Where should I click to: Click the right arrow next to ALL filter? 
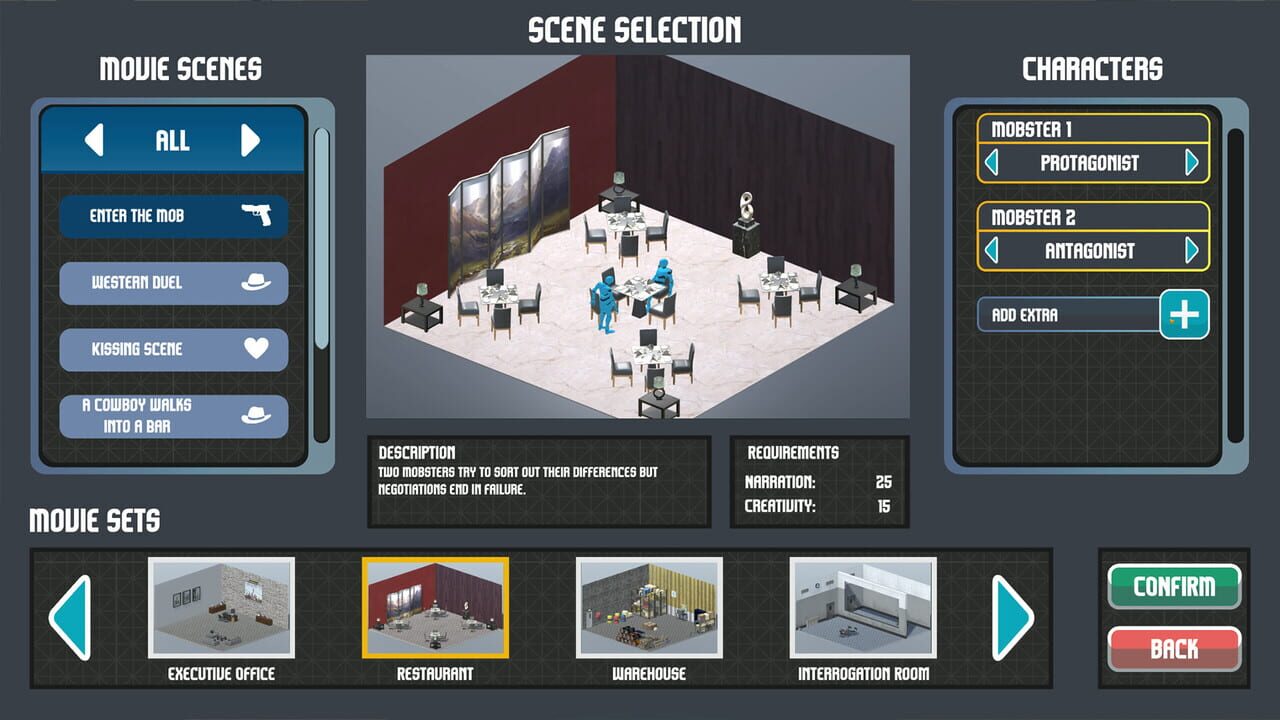[x=249, y=141]
